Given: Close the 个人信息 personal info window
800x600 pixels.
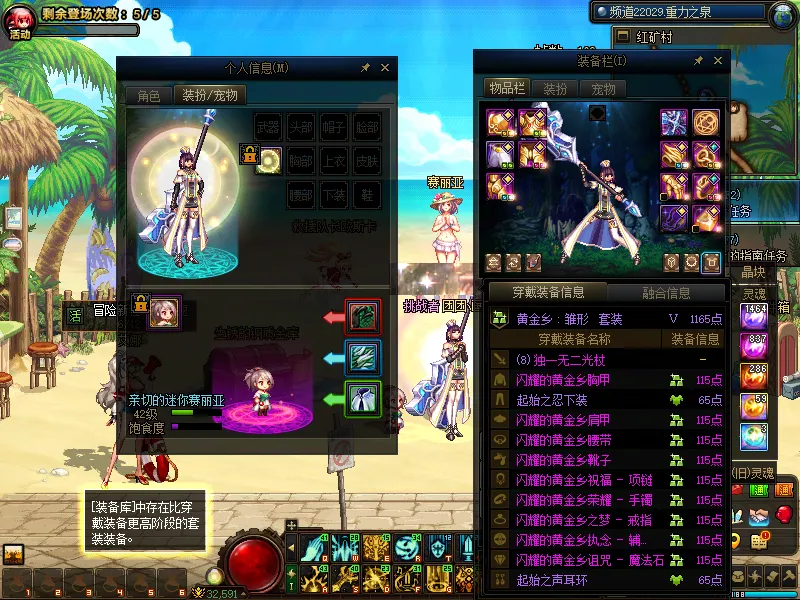Looking at the screenshot, I should pos(386,68).
